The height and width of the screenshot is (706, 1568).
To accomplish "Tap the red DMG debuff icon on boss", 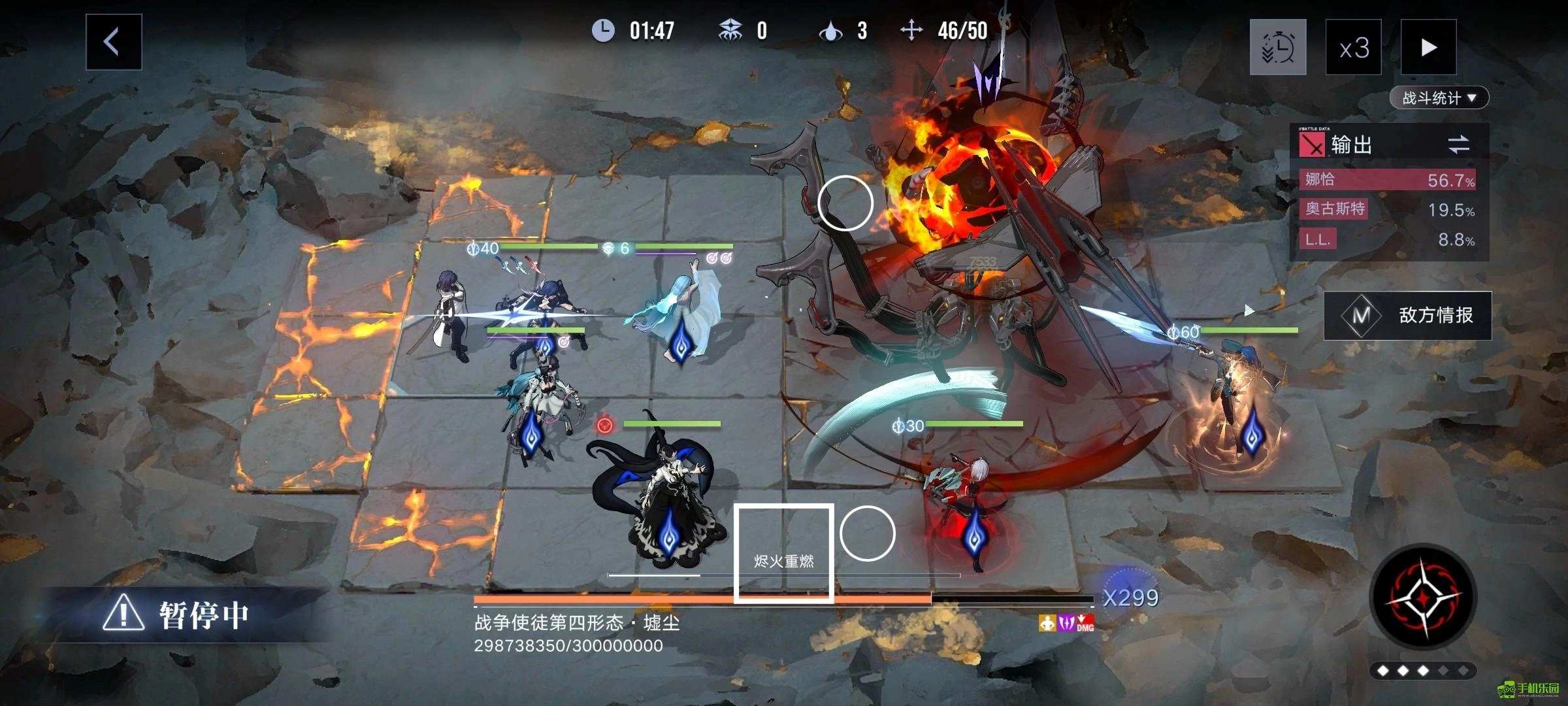I will [x=1085, y=622].
